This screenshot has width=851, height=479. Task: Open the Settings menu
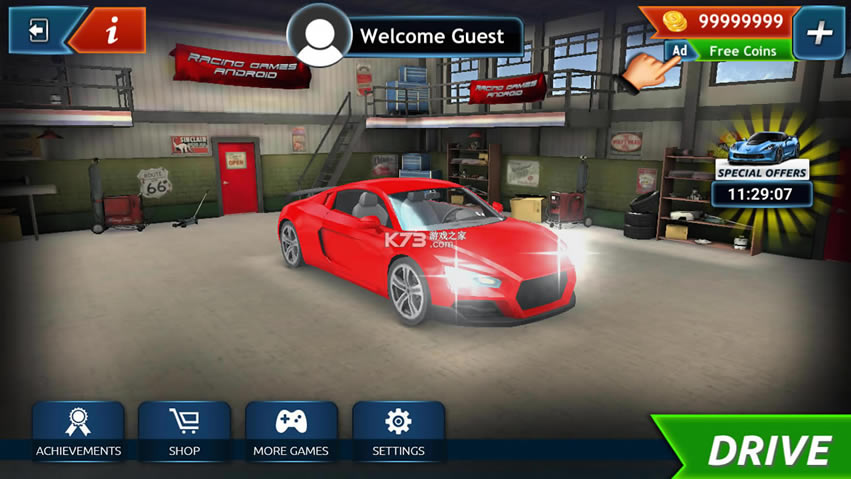(398, 432)
